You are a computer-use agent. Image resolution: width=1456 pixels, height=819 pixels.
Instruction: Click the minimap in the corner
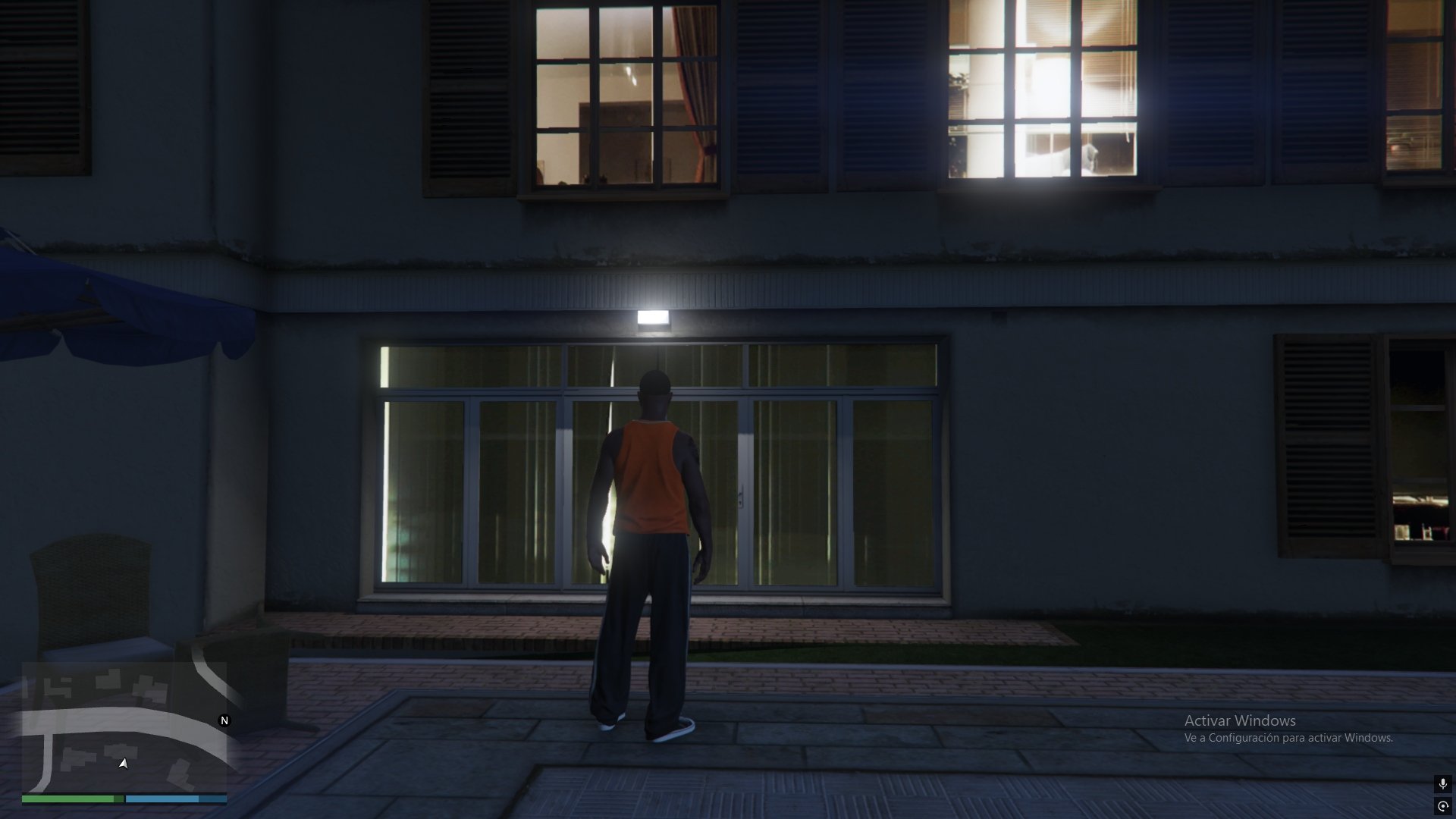(124, 726)
